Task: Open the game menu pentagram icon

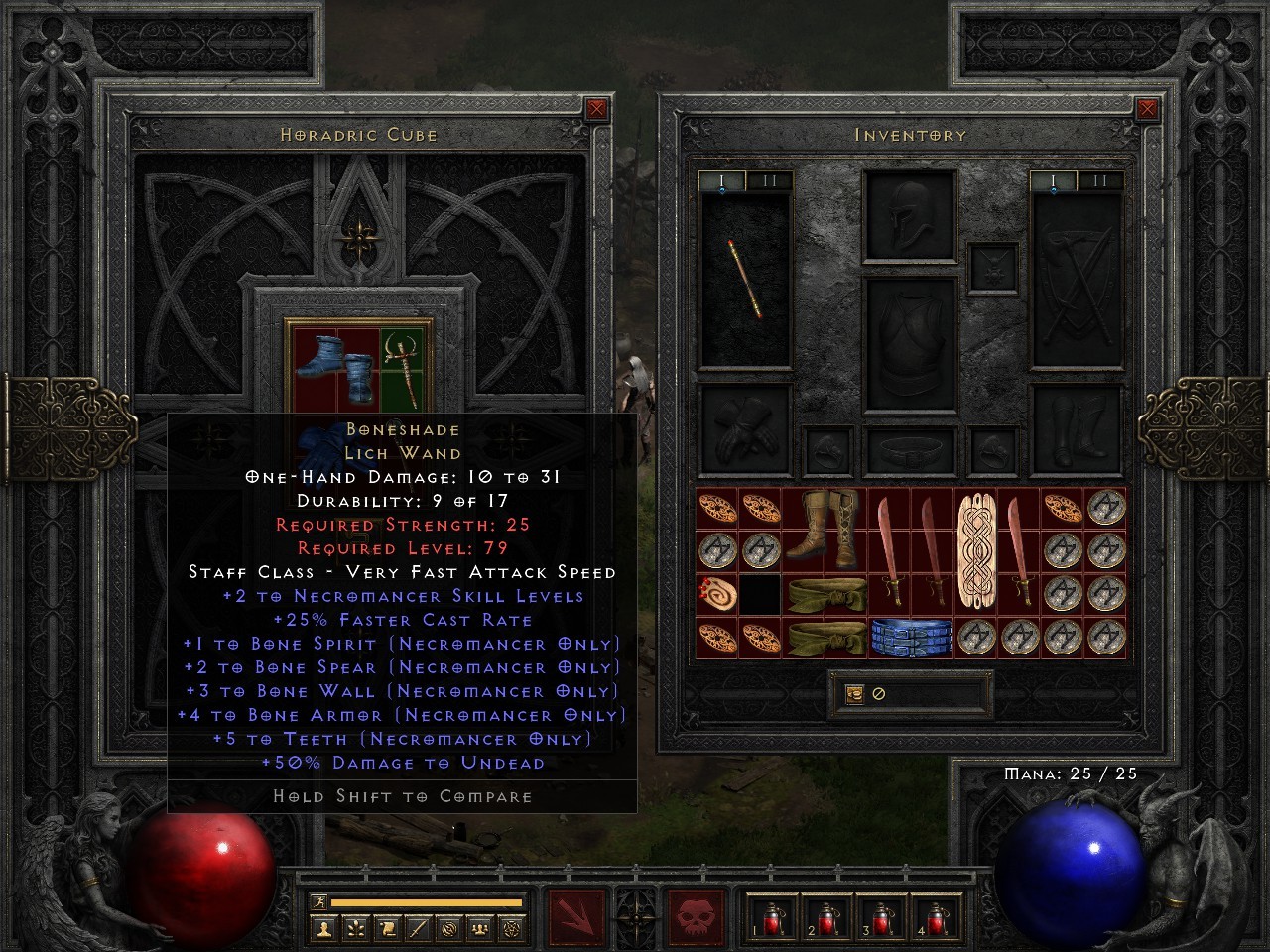Action: [510, 929]
